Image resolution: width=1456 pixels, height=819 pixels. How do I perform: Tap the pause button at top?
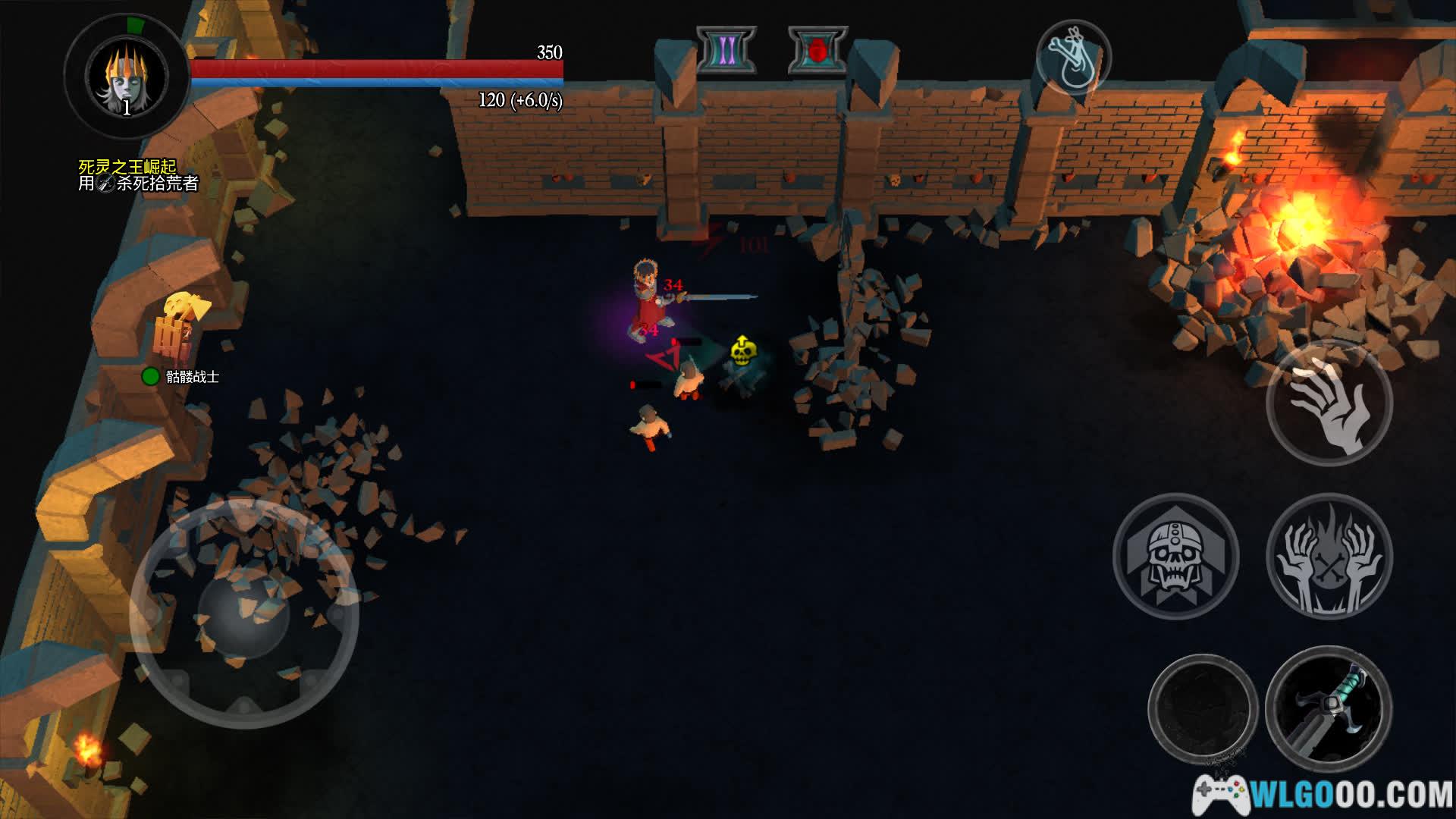click(726, 51)
